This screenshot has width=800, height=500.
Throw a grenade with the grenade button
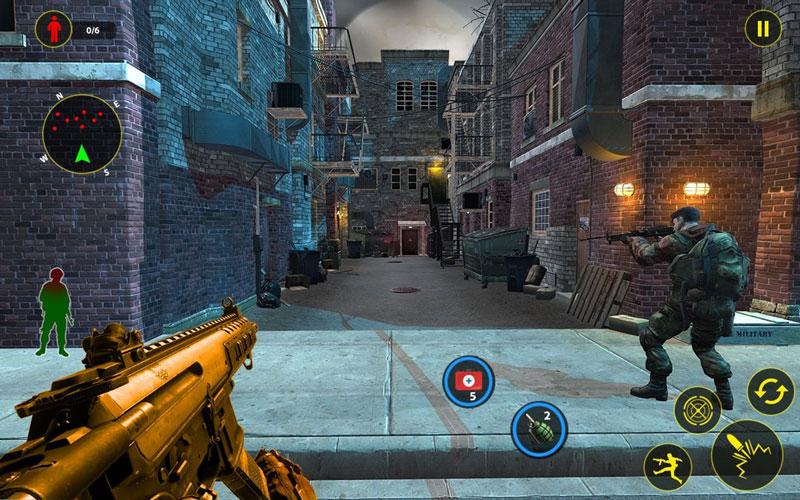click(538, 427)
